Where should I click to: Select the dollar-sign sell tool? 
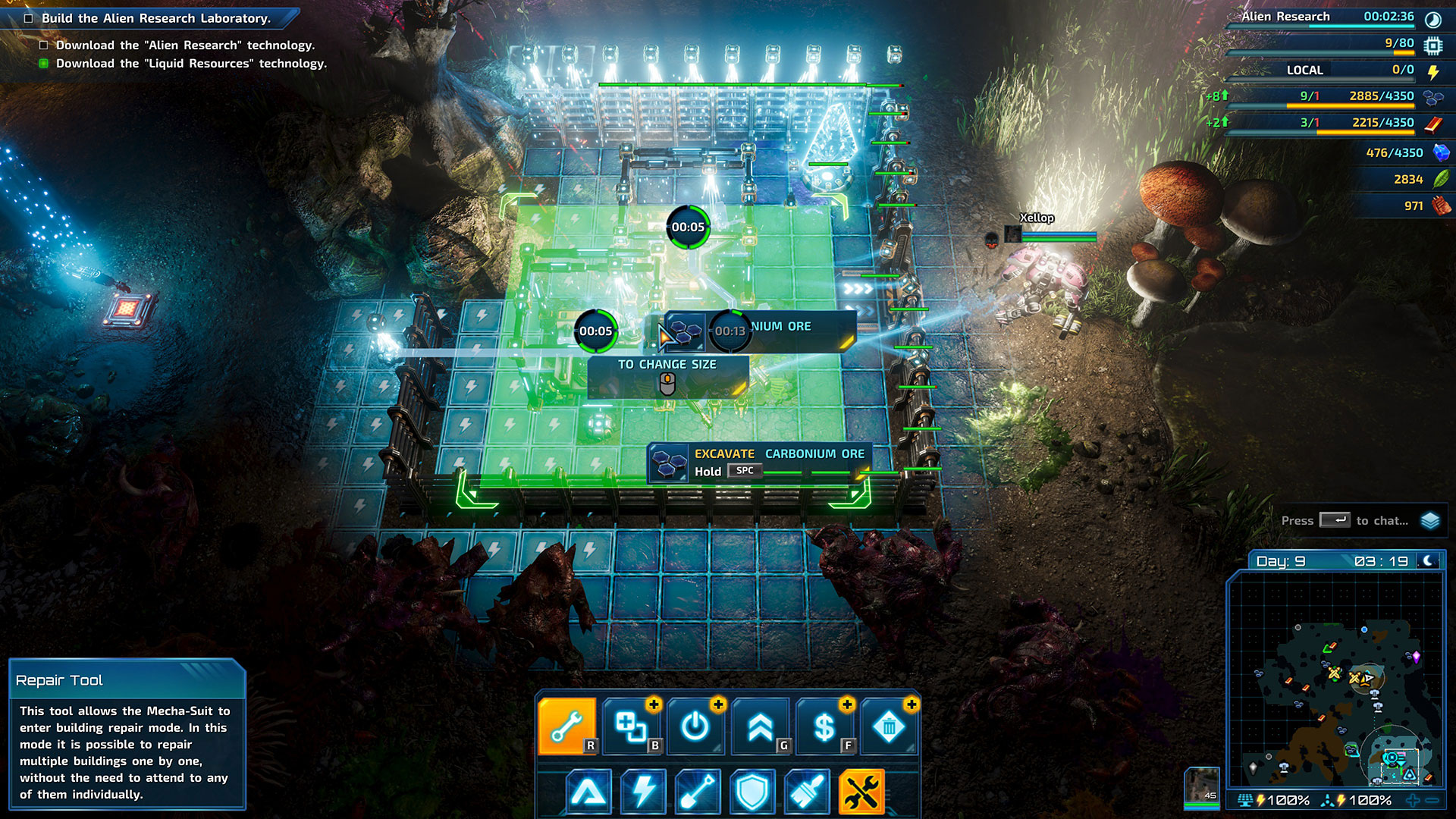tap(824, 726)
